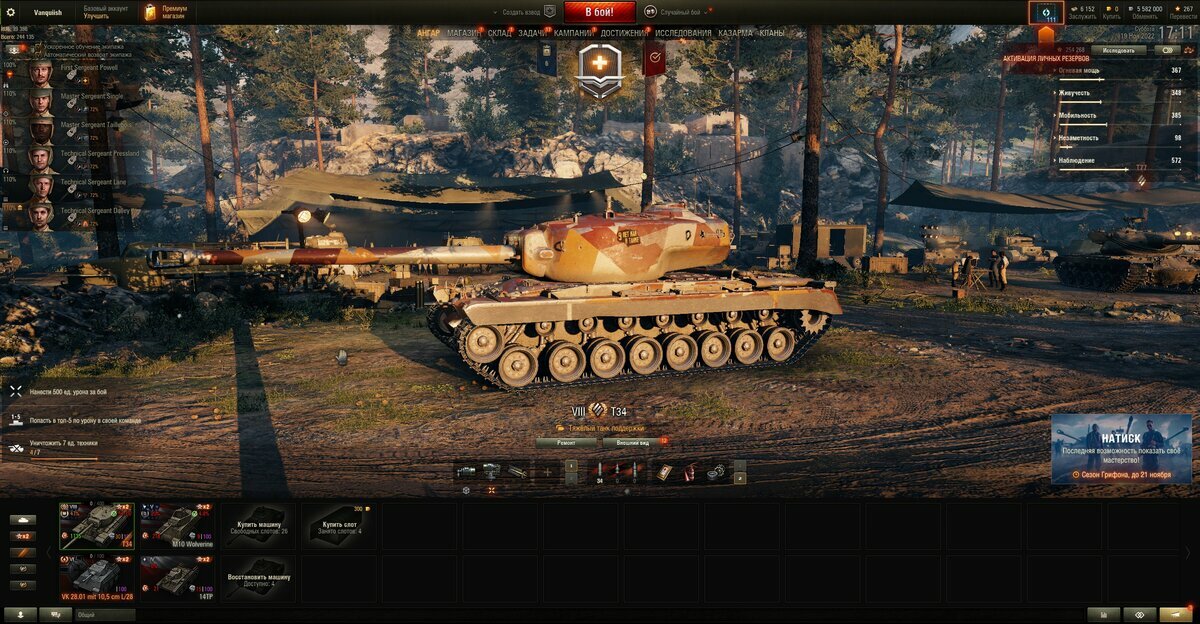Open the "НАТИСК" event banner
This screenshot has width=1200, height=624.
pos(1121,449)
